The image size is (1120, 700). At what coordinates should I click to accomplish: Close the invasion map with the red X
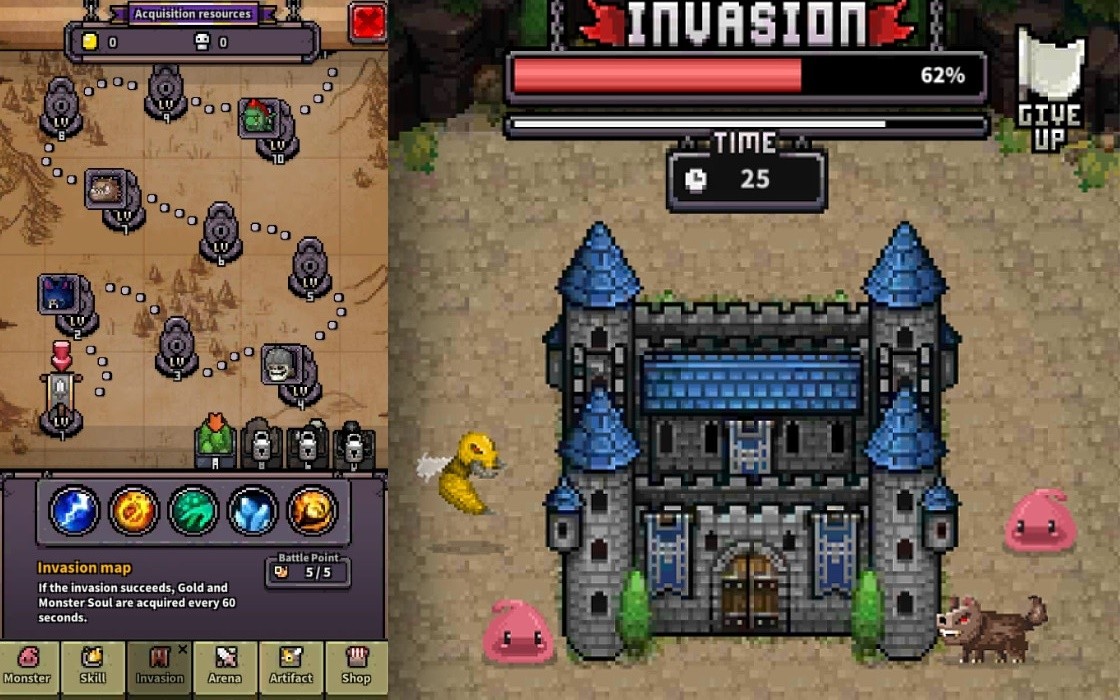pos(368,22)
